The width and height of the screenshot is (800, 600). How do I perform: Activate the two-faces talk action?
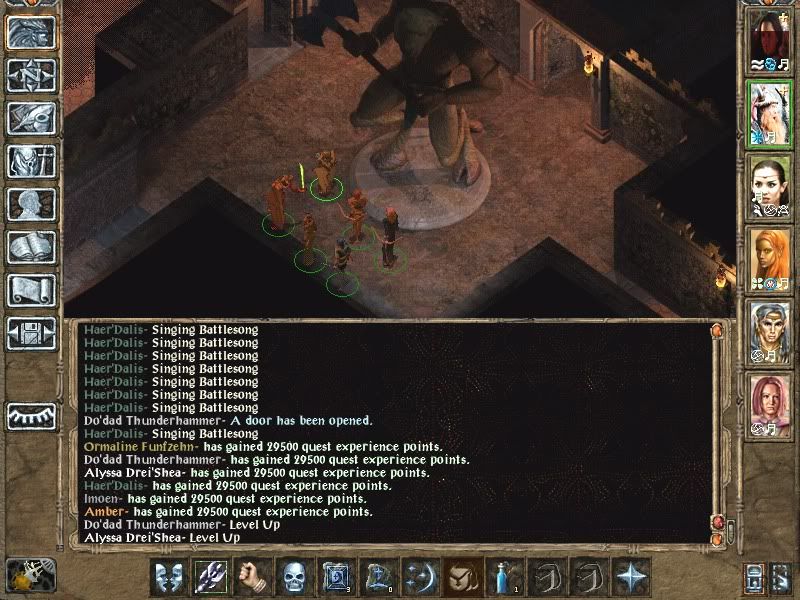(x=169, y=578)
